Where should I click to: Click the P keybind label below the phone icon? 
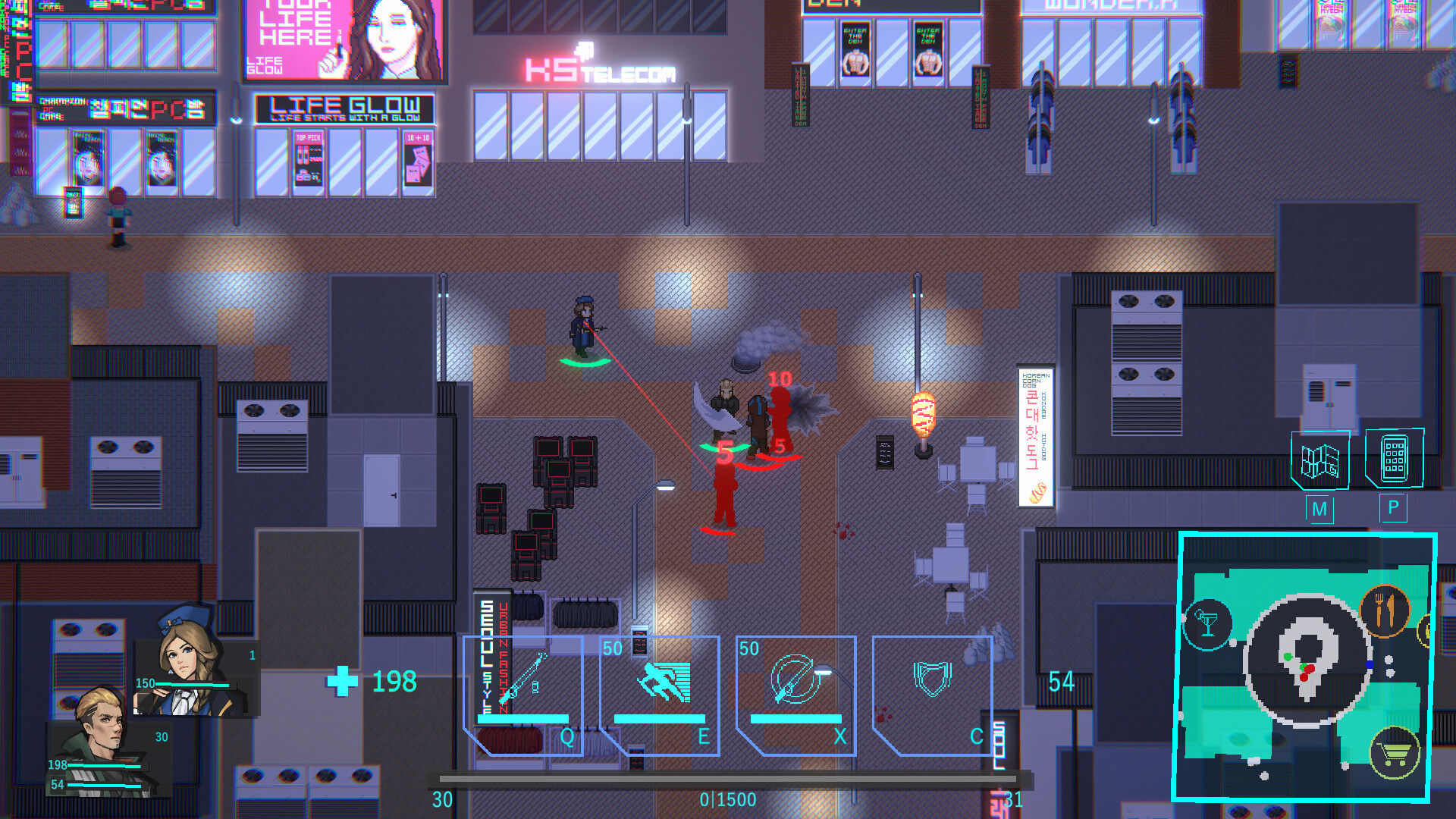click(1392, 509)
